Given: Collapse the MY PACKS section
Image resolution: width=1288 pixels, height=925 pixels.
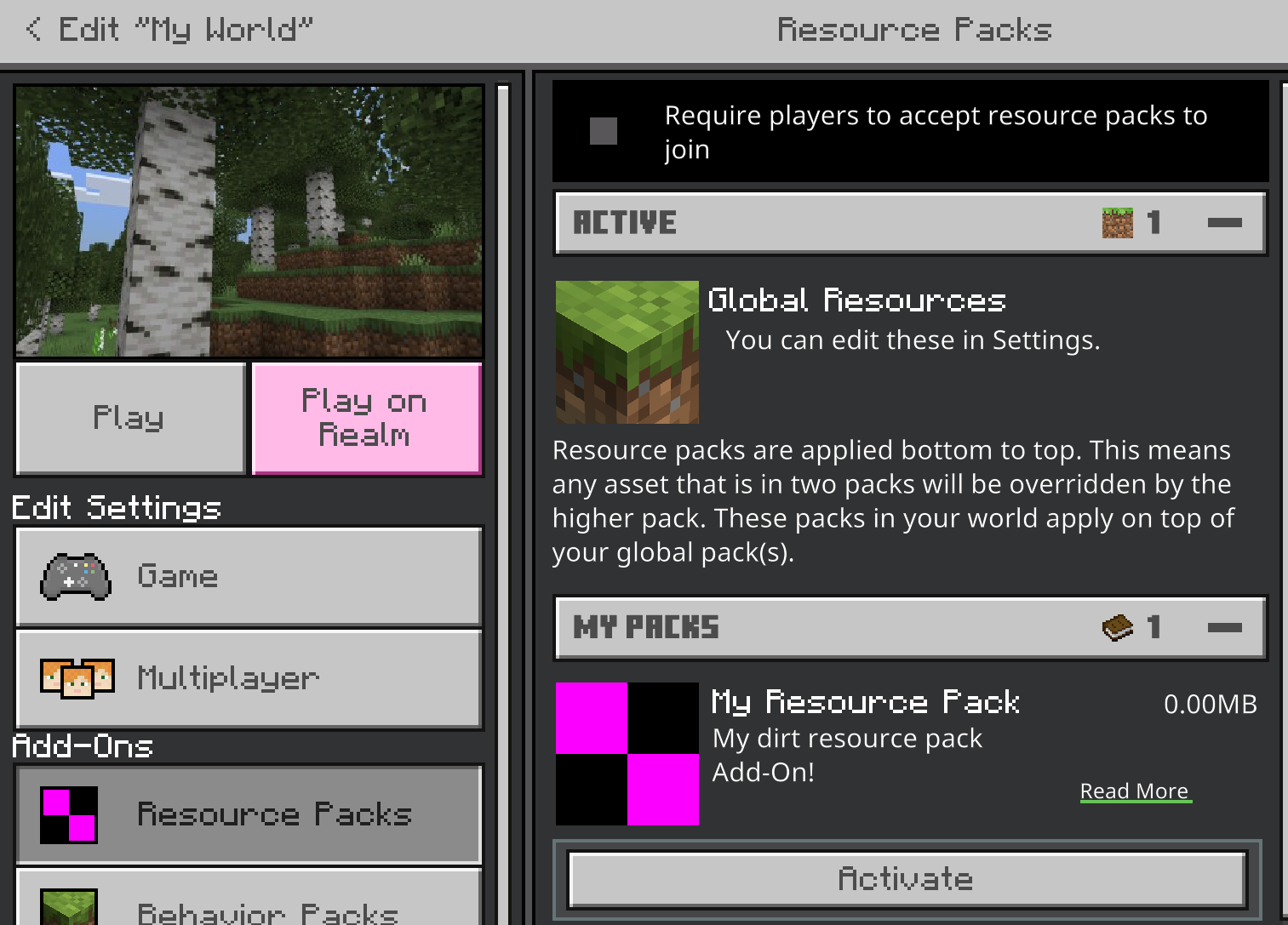Looking at the screenshot, I should tap(1226, 627).
